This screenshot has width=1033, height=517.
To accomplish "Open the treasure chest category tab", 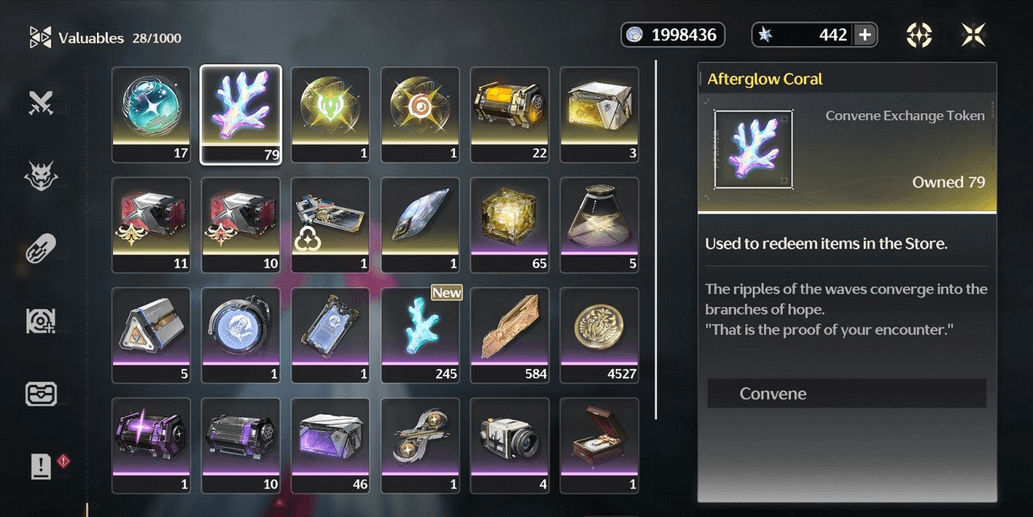I will tap(41, 394).
